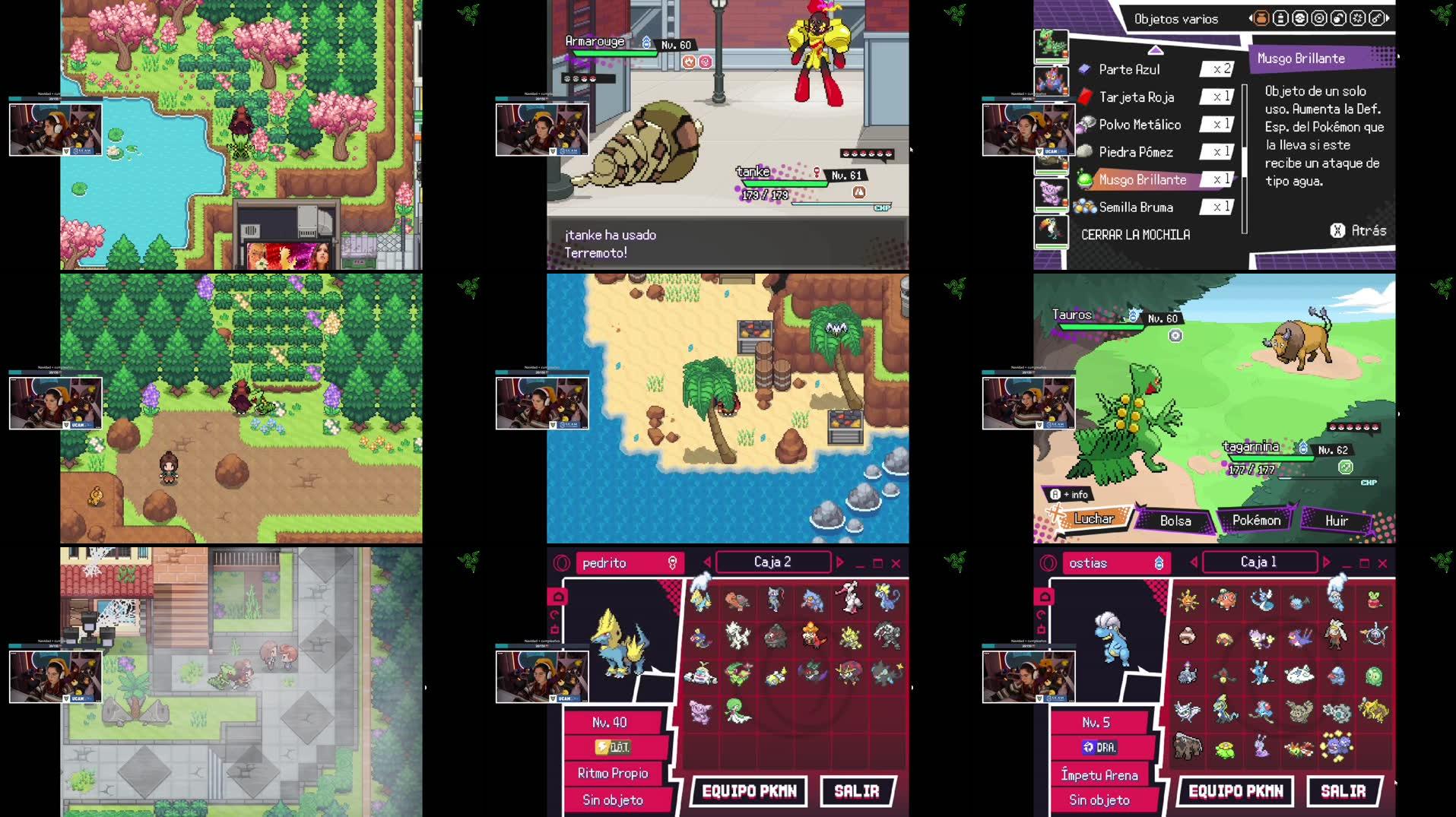The height and width of the screenshot is (817, 1456).
Task: Open the medicine pocket icon in Objetos varios bar
Action: (x=1280, y=18)
